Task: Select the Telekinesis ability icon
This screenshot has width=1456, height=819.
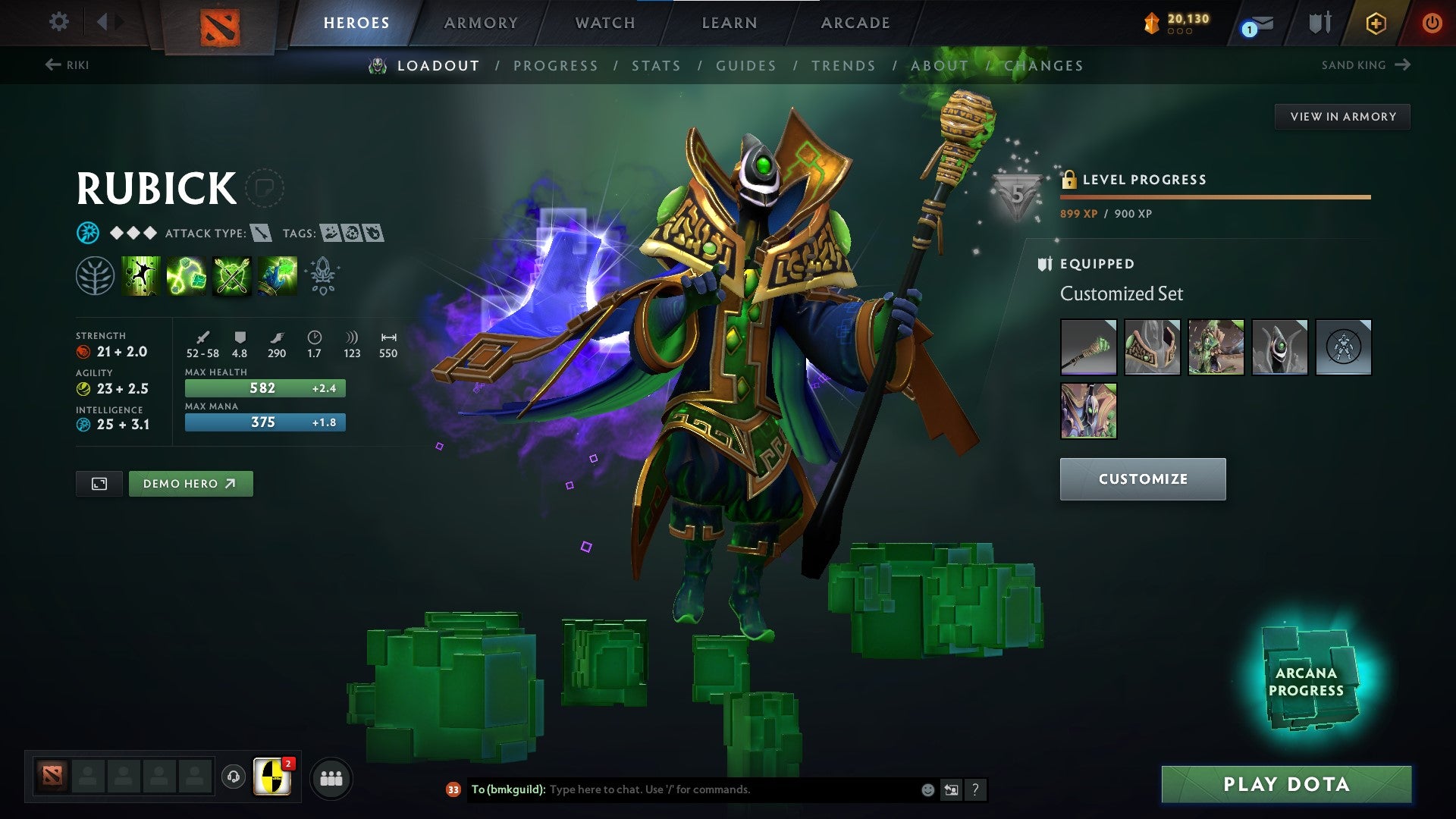Action: [x=140, y=275]
